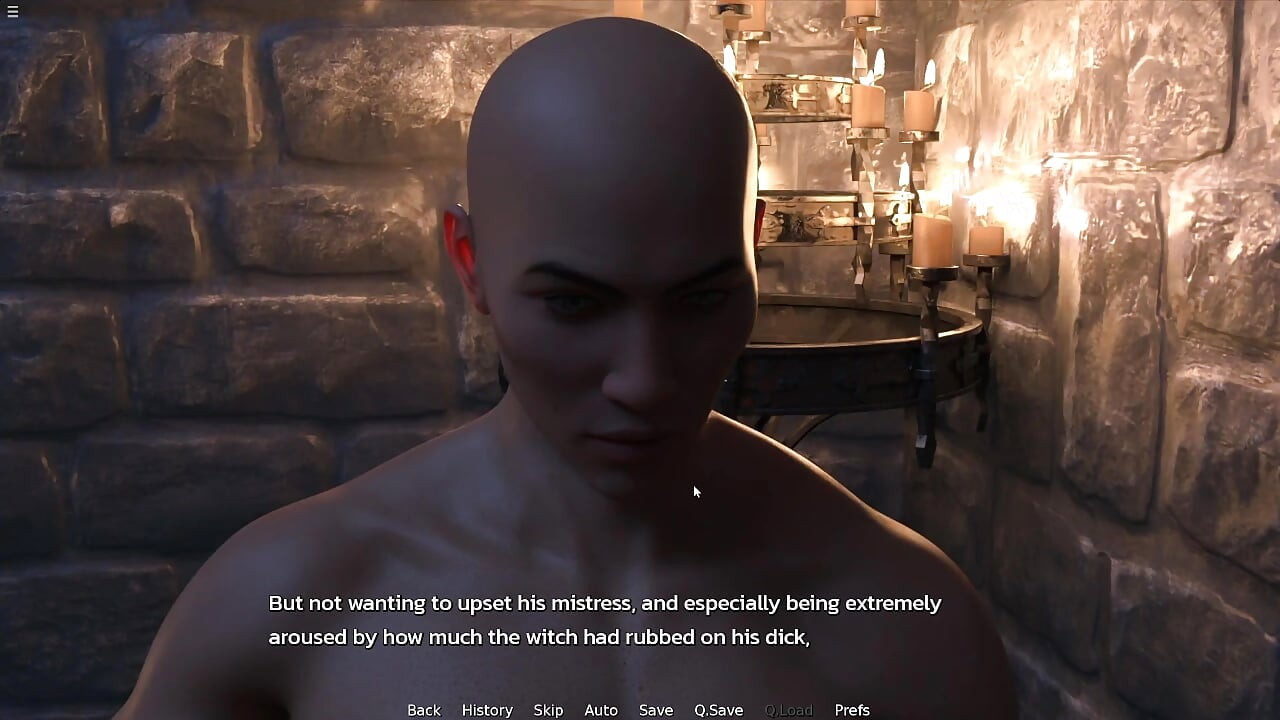This screenshot has height=720, width=1280.
Task: Open the dialogue History log
Action: pyautogui.click(x=487, y=710)
